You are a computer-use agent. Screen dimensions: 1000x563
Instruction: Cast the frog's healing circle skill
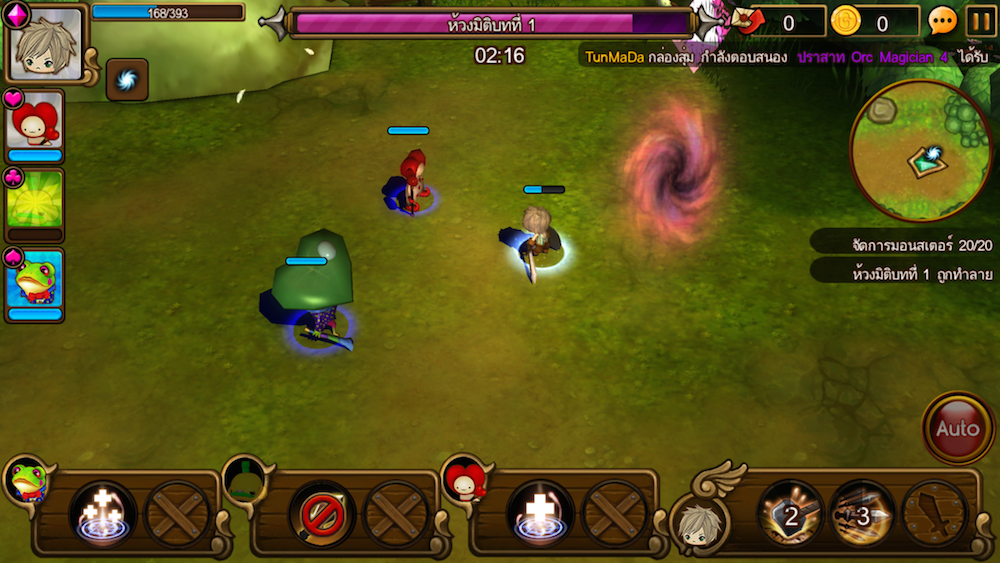[101, 515]
